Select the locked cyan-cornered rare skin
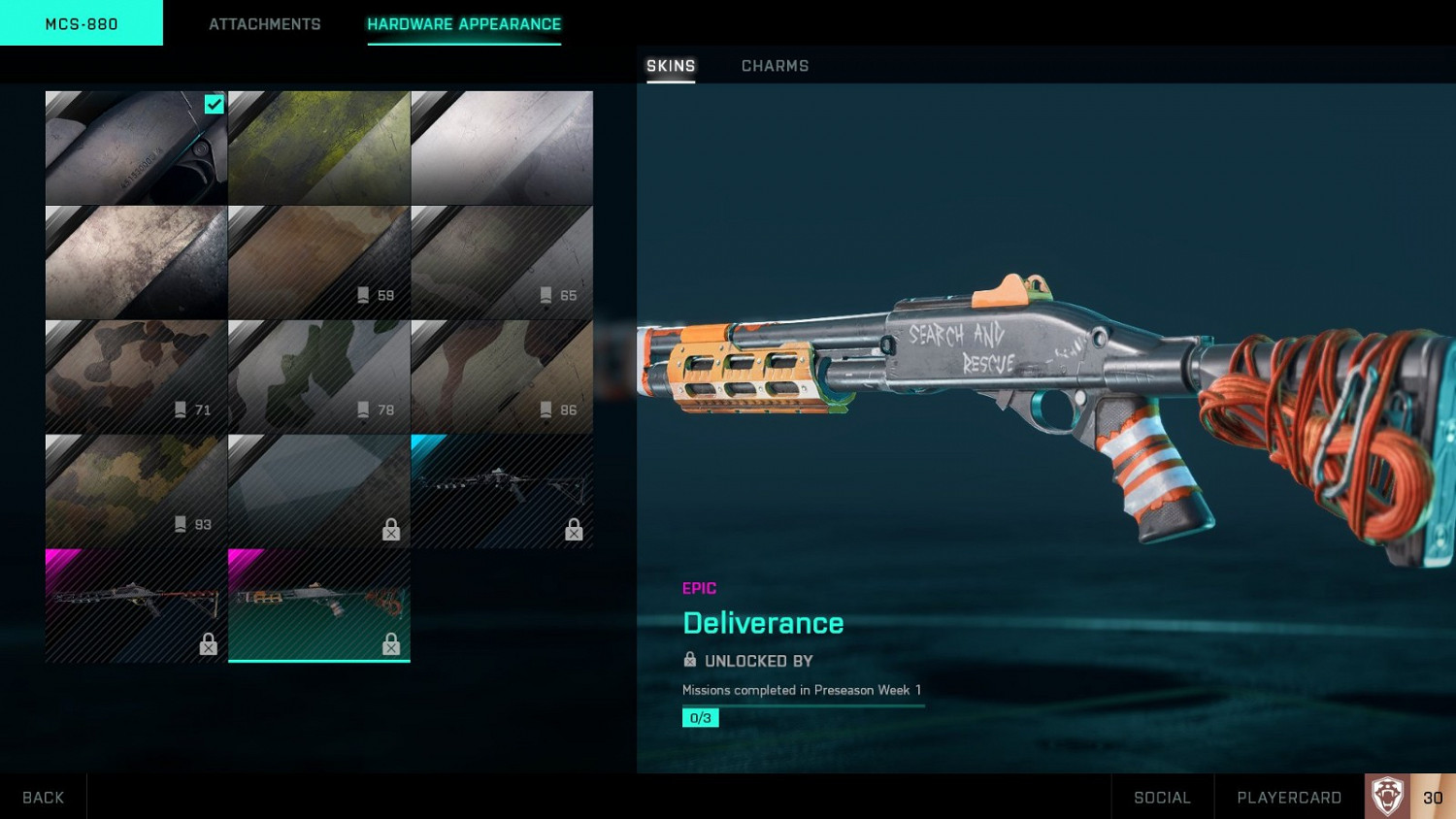Image resolution: width=1456 pixels, height=819 pixels. click(502, 491)
